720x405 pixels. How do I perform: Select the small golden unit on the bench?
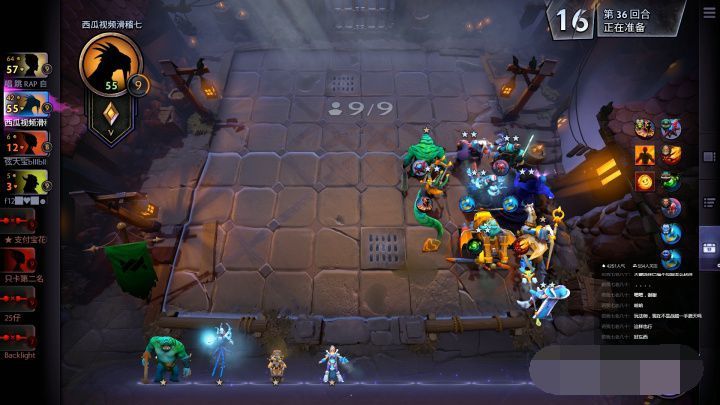278,364
